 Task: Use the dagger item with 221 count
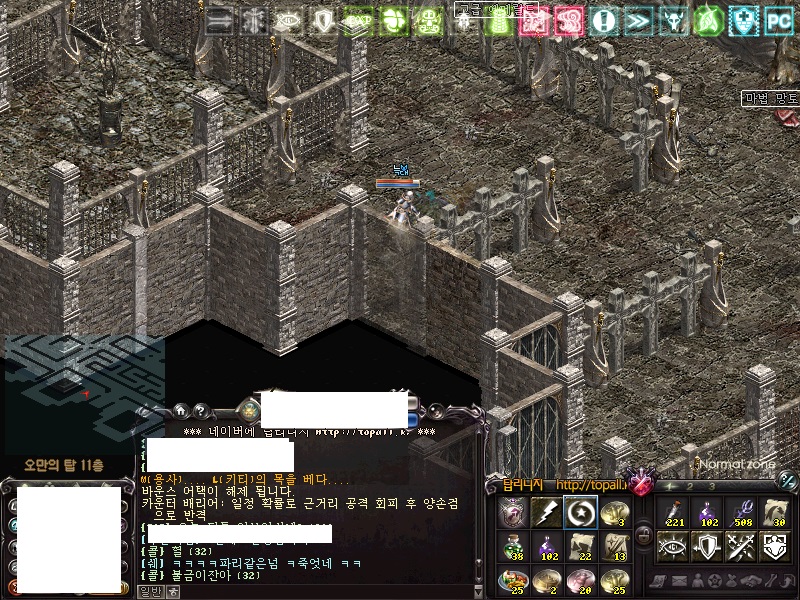coord(672,513)
